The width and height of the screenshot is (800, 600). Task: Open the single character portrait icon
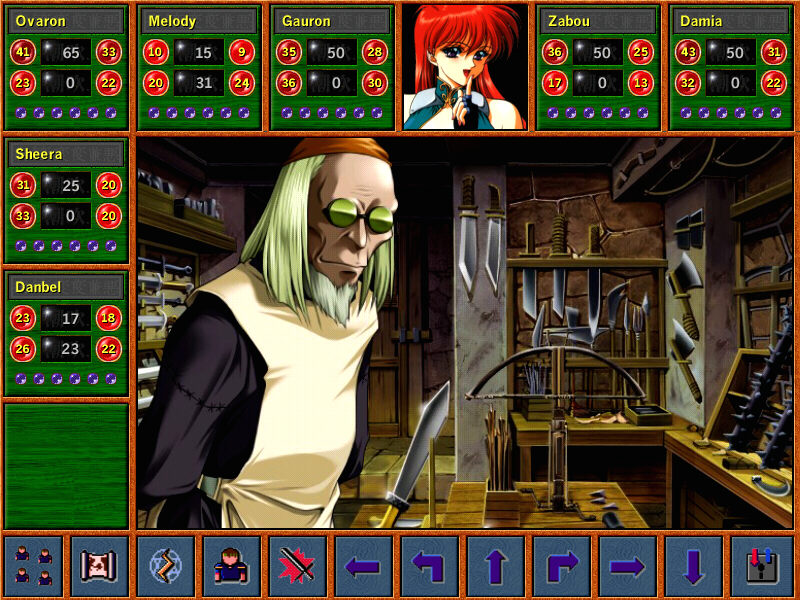[x=232, y=566]
